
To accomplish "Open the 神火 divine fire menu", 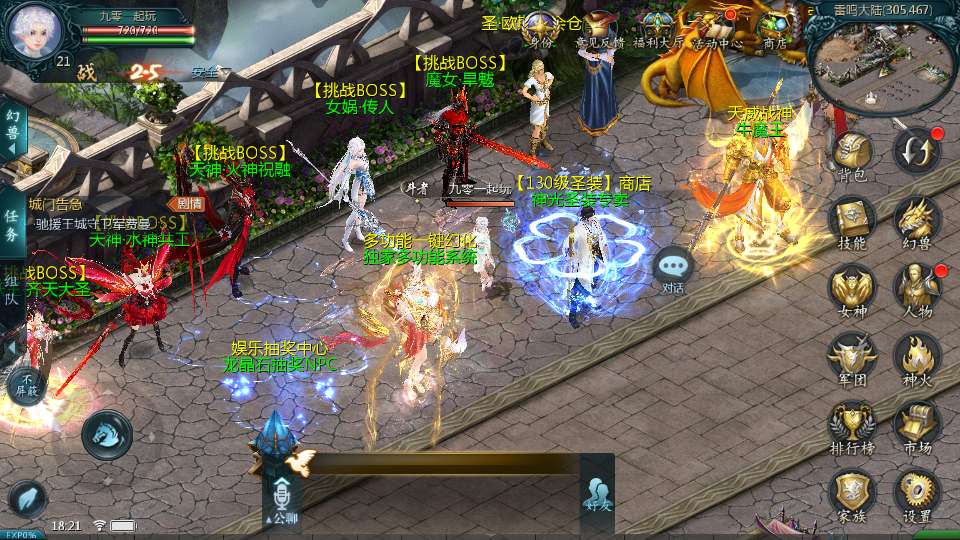I will (x=916, y=357).
